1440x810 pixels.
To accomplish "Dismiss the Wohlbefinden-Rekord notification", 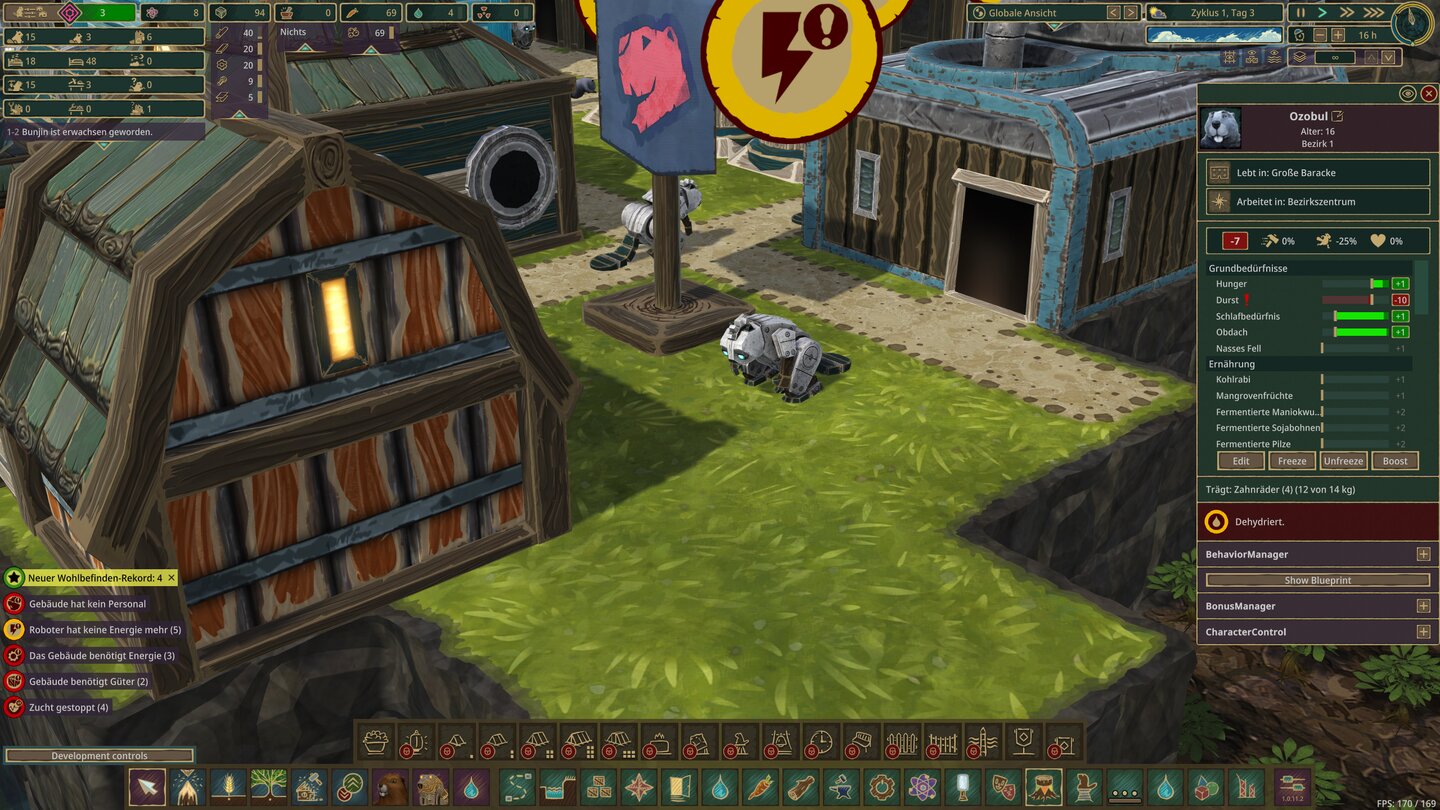I will (171, 578).
